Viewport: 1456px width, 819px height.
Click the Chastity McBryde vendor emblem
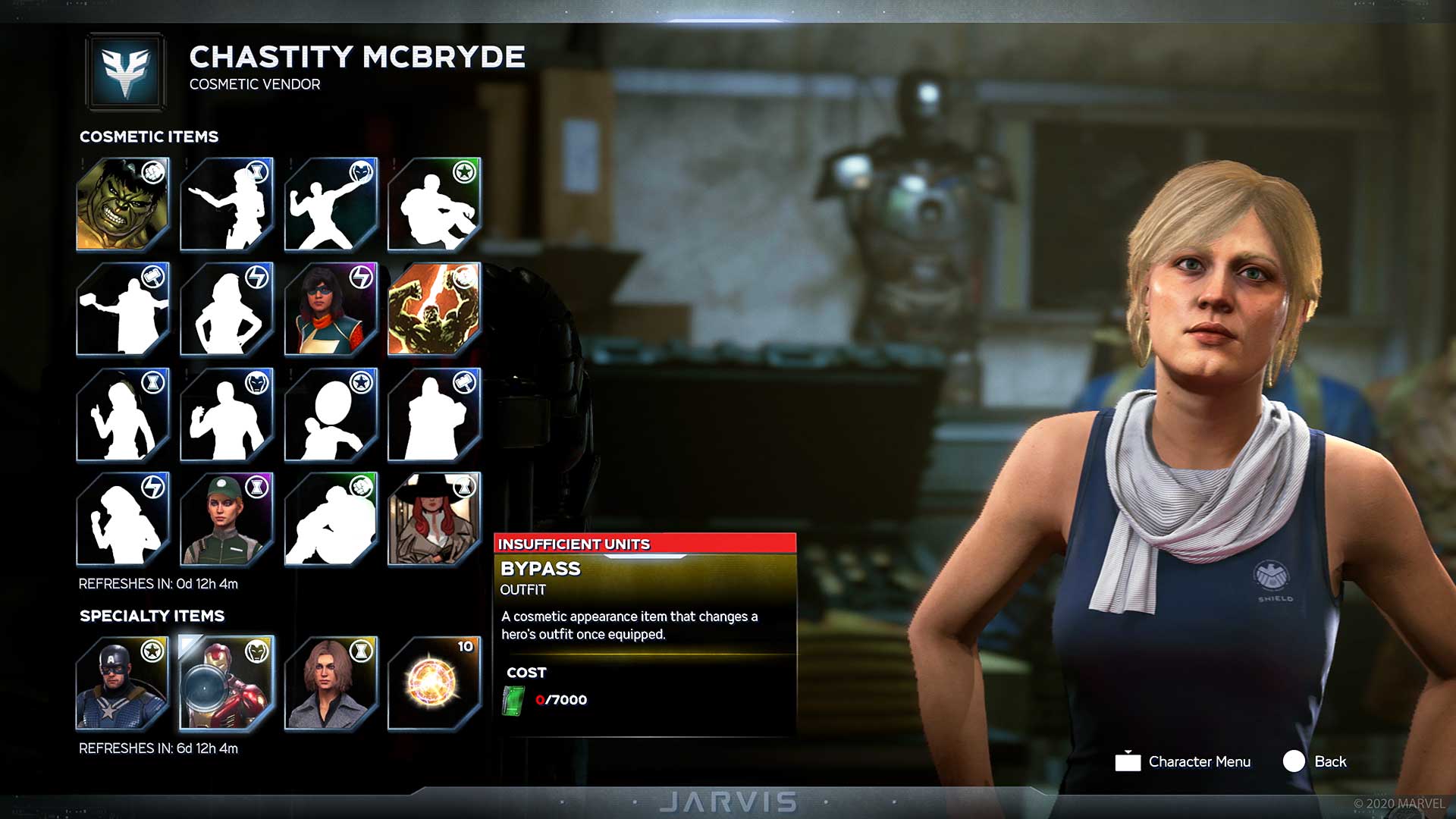pos(125,72)
